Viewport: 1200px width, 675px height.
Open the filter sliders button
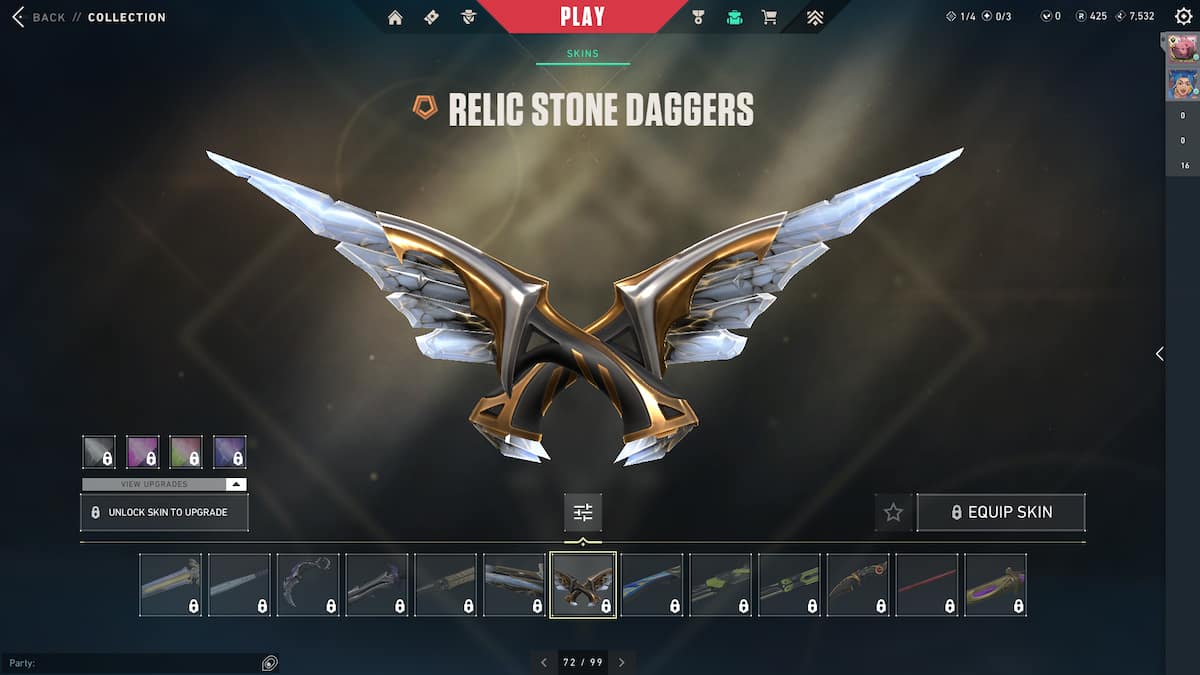coord(583,512)
